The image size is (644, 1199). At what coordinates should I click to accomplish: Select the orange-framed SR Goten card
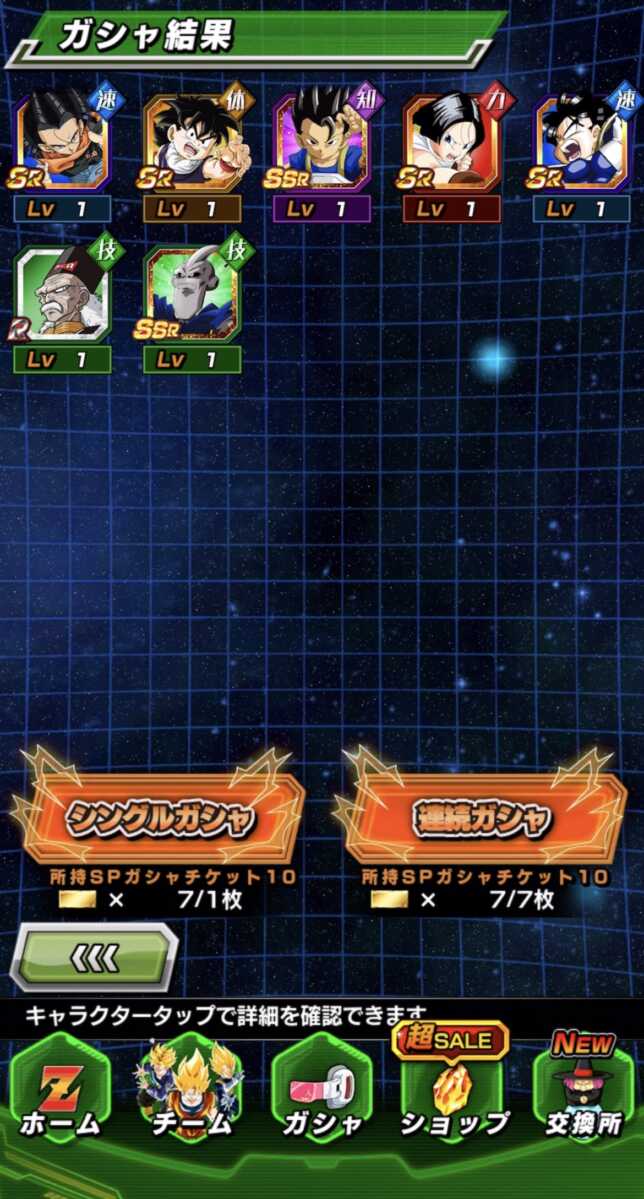(x=192, y=142)
